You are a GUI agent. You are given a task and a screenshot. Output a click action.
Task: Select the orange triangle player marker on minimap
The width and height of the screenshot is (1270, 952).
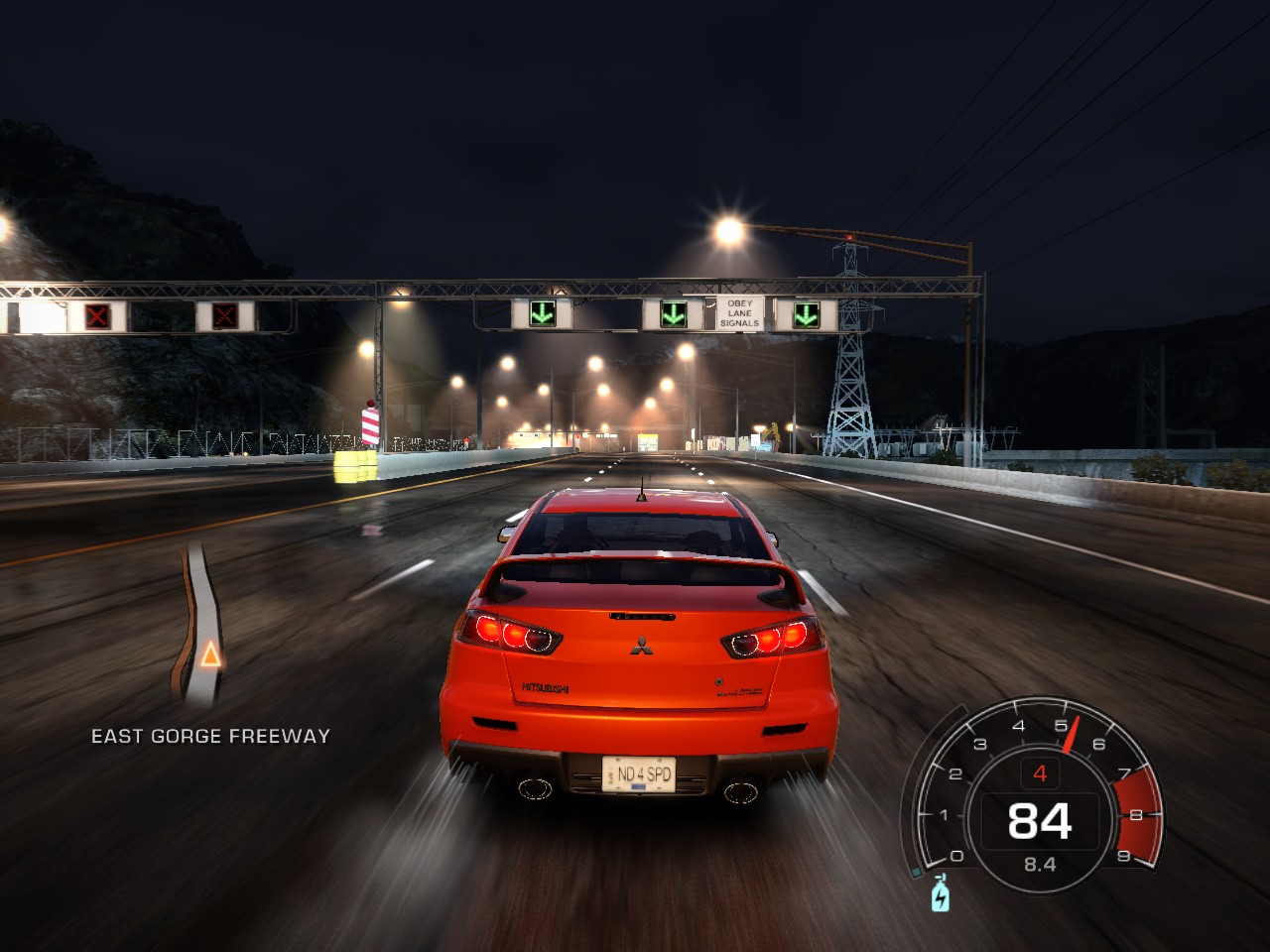[210, 655]
